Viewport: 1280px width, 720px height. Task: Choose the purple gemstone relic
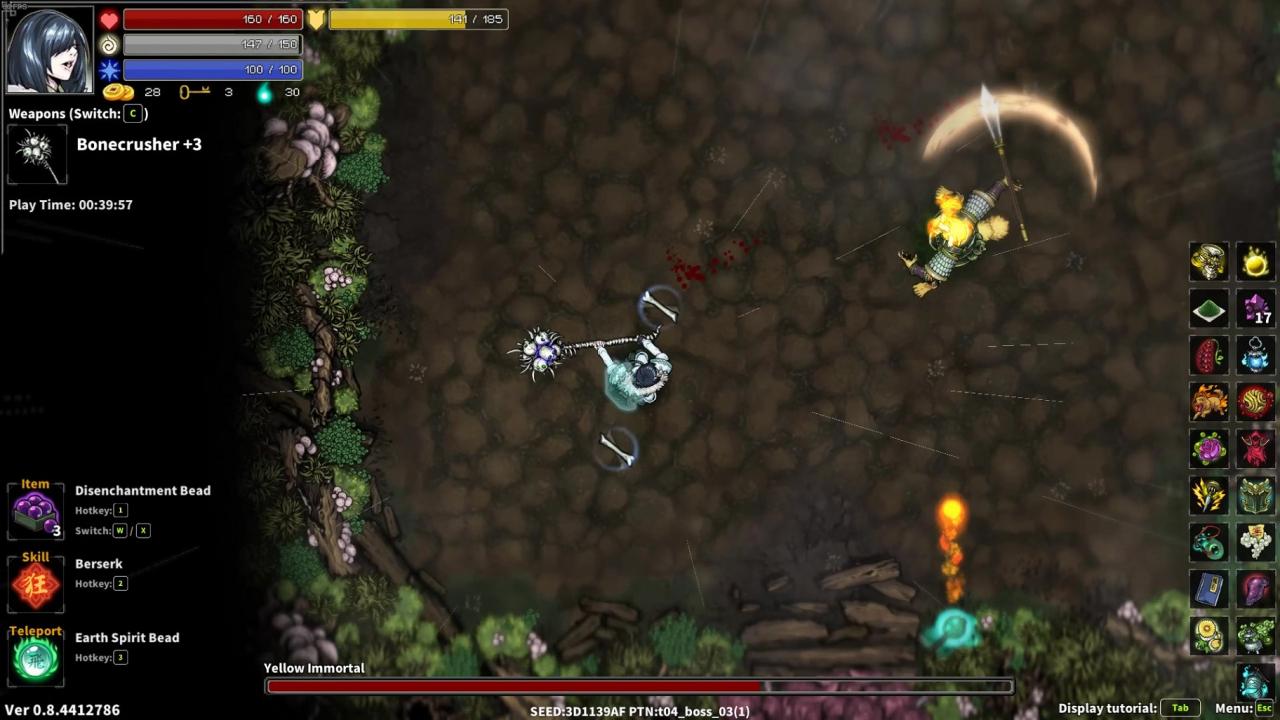(1256, 589)
